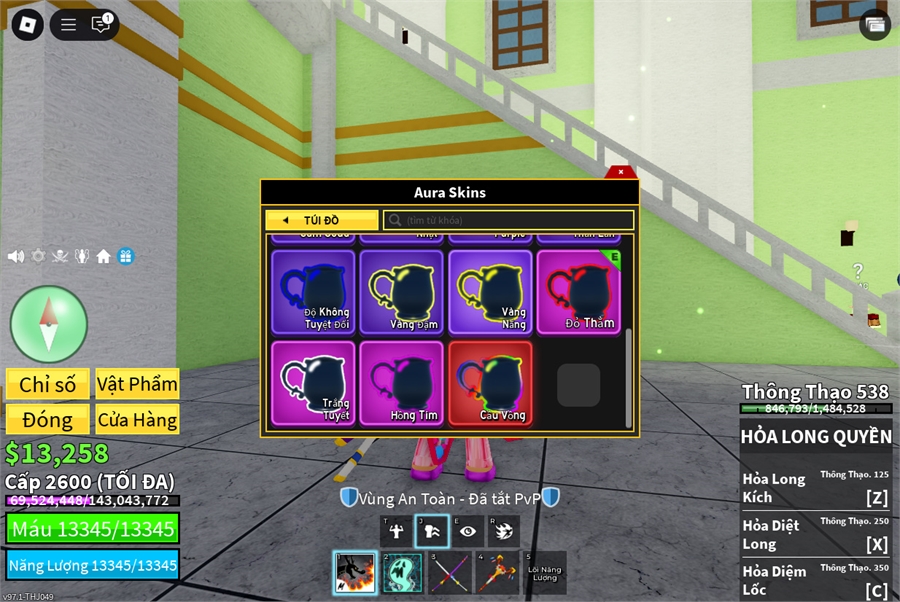Equip the crossed swords hotbar slot

coord(450,573)
